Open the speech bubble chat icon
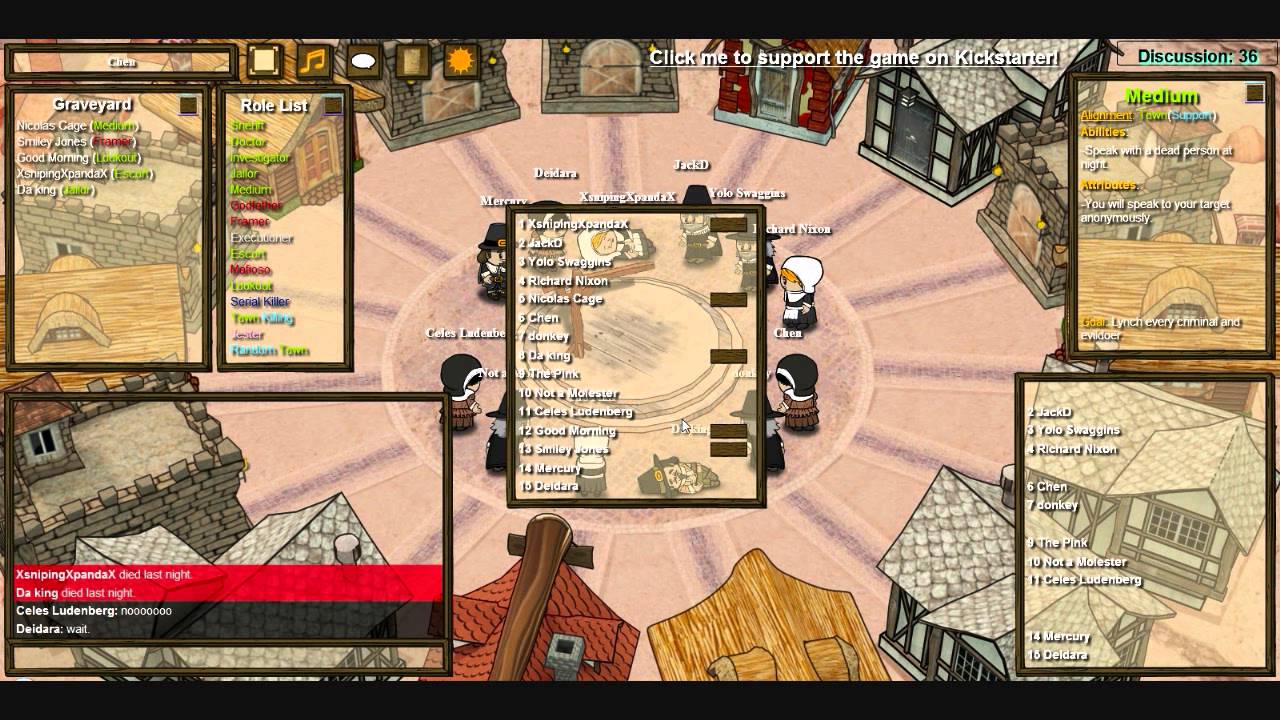Image resolution: width=1280 pixels, height=720 pixels. 363,61
